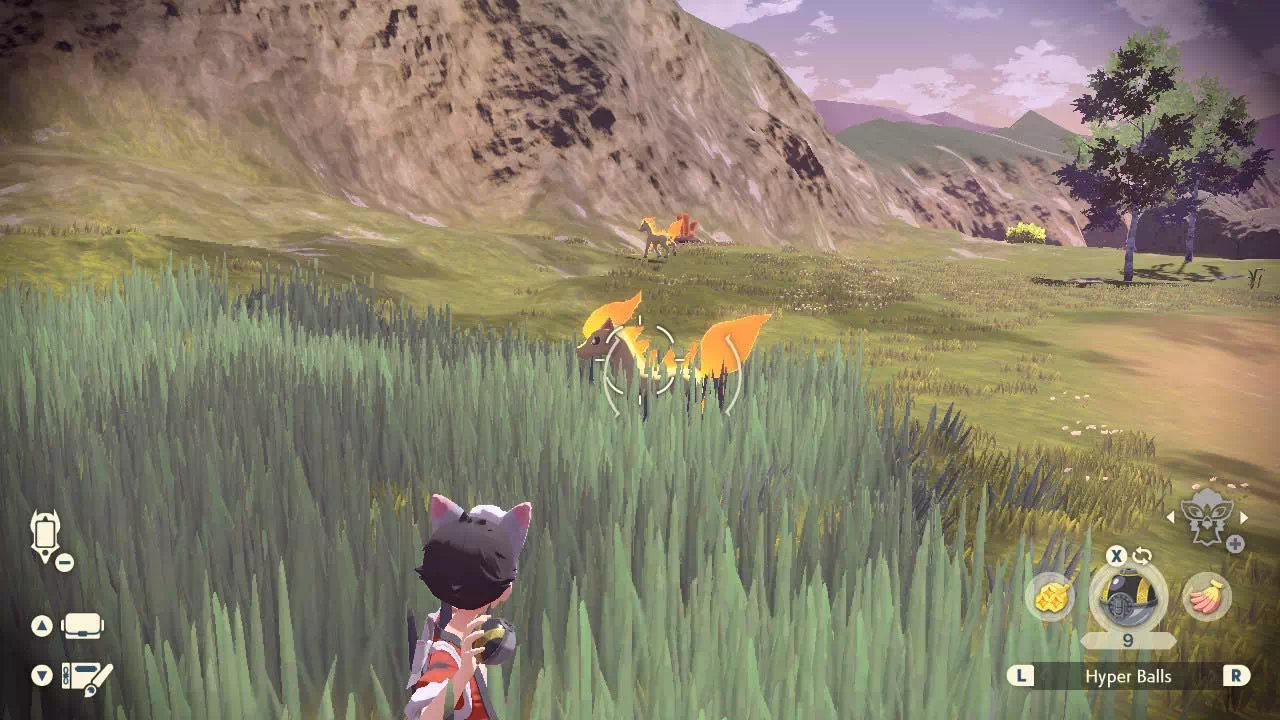
Task: Open the satchel bag icon
Action: (83, 627)
